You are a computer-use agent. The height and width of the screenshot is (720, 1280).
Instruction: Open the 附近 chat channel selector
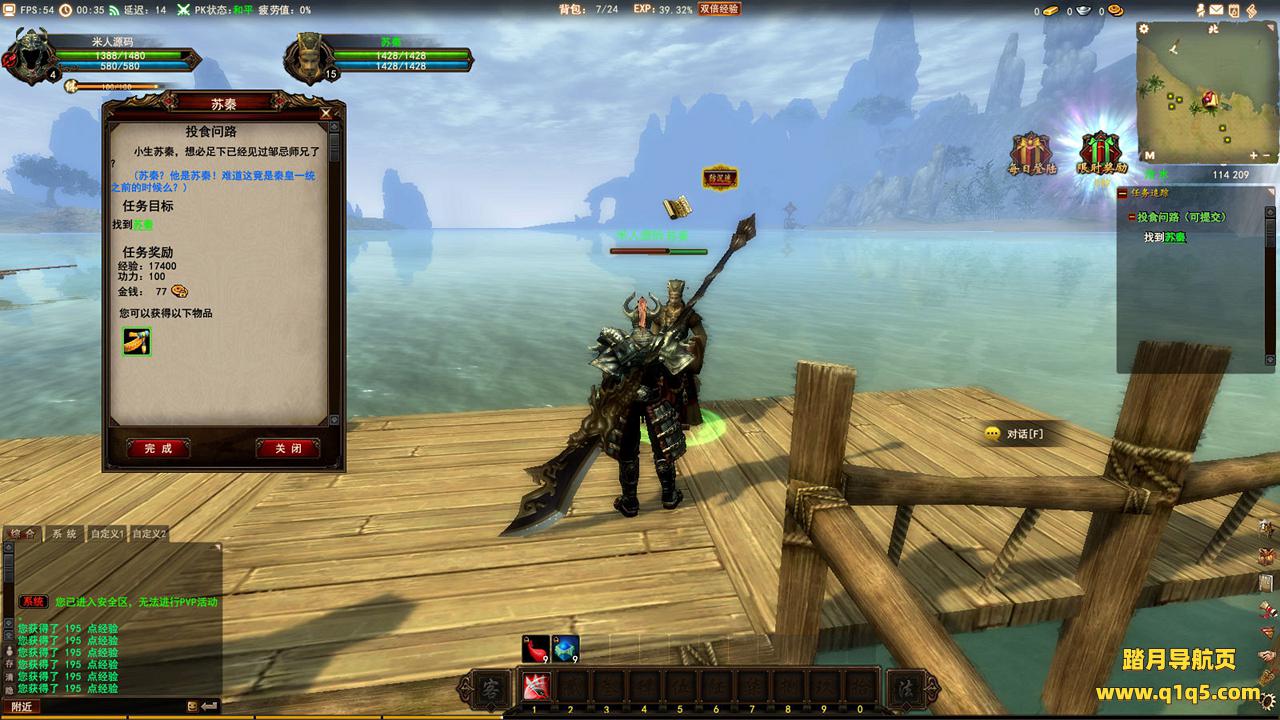pos(22,706)
